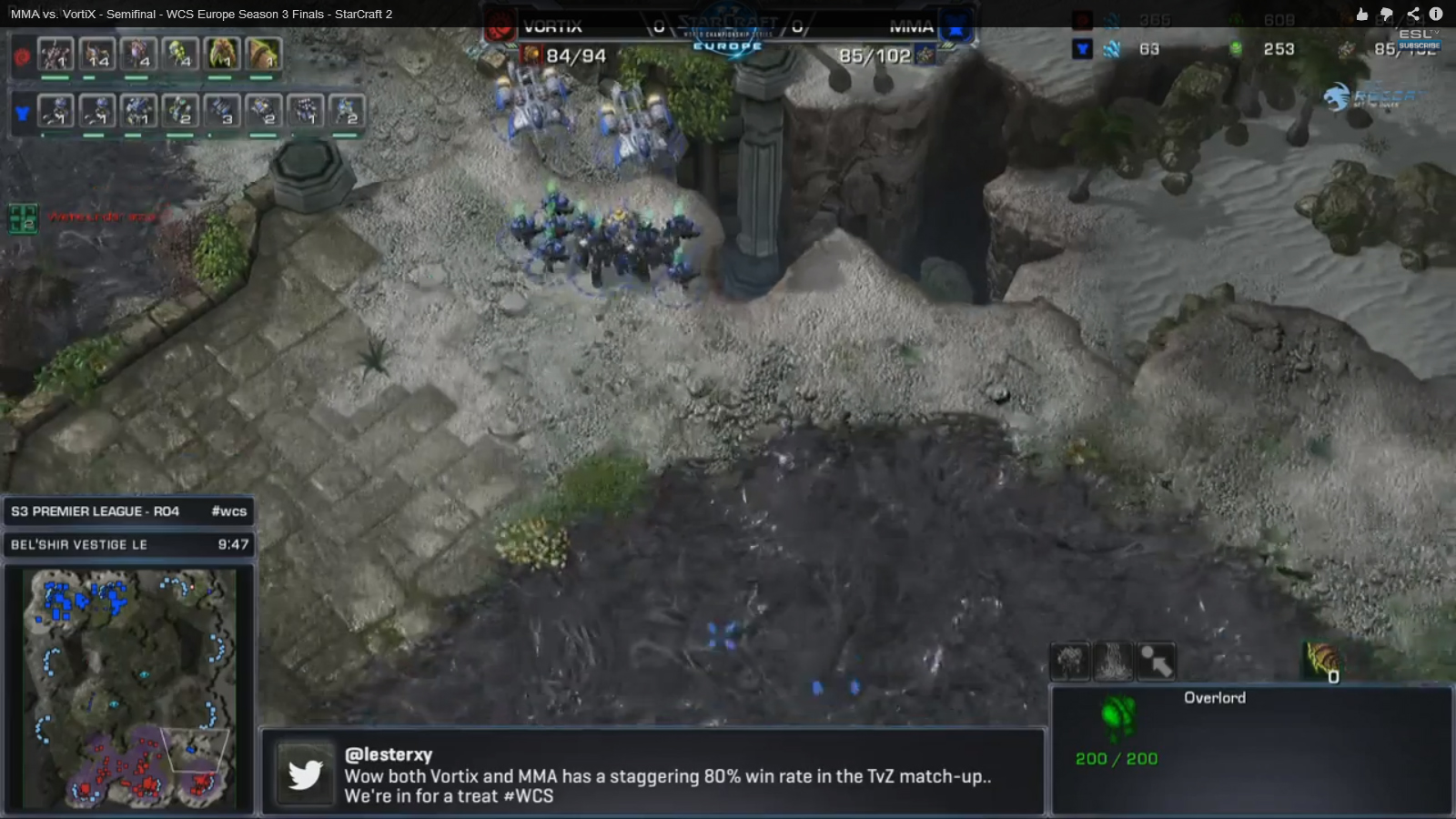Select the Zerg production icon showing 14

click(x=96, y=55)
